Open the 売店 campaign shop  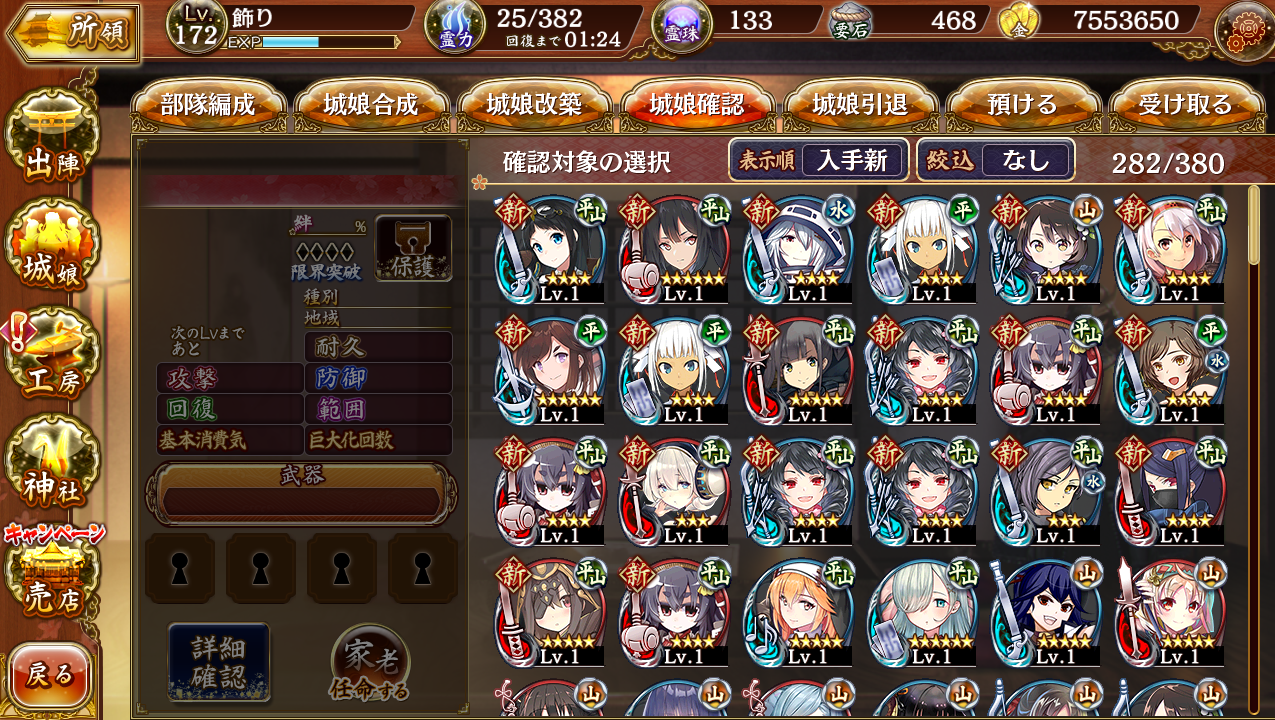[52, 577]
